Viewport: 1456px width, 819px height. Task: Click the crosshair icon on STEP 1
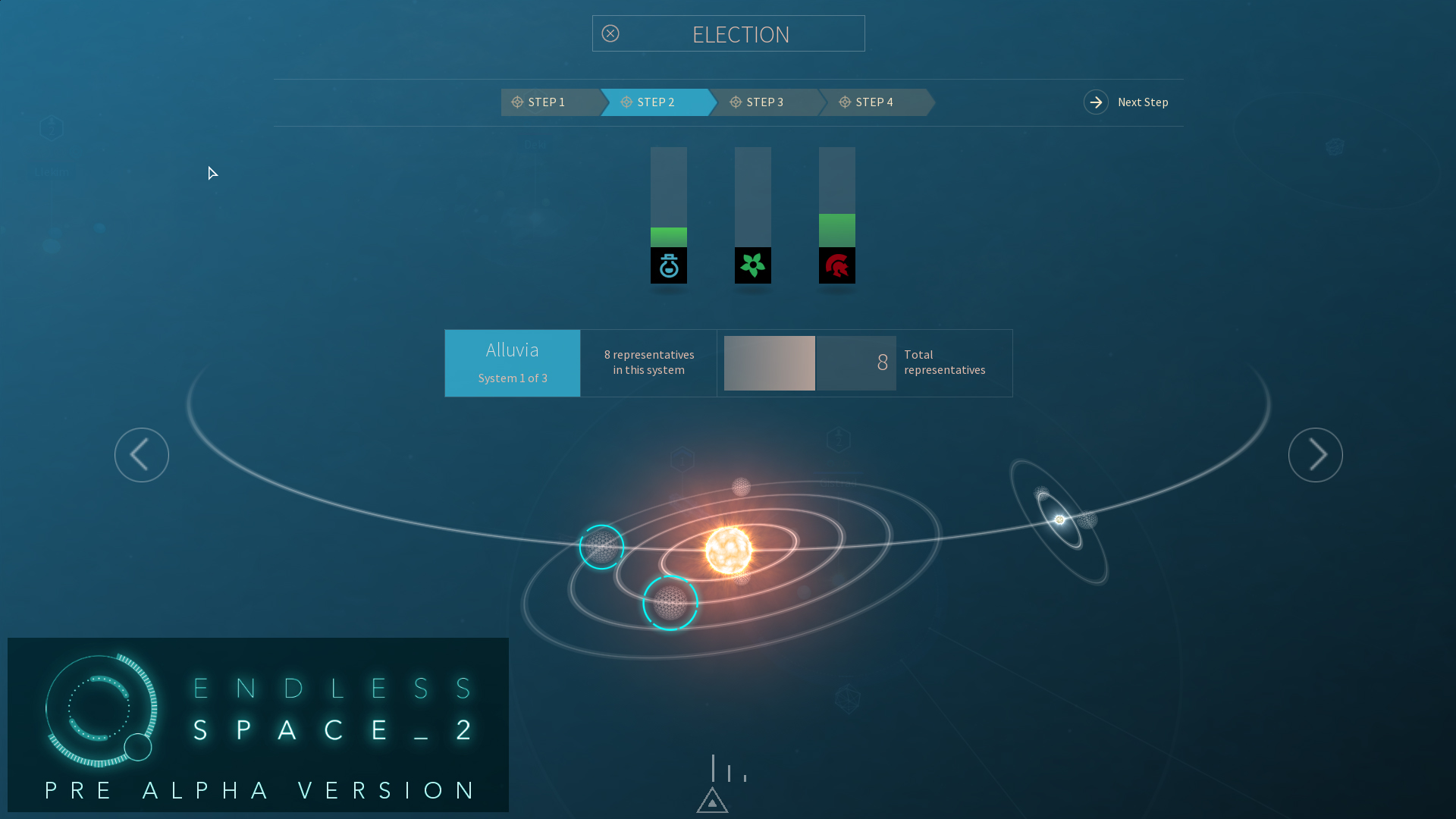pos(518,102)
